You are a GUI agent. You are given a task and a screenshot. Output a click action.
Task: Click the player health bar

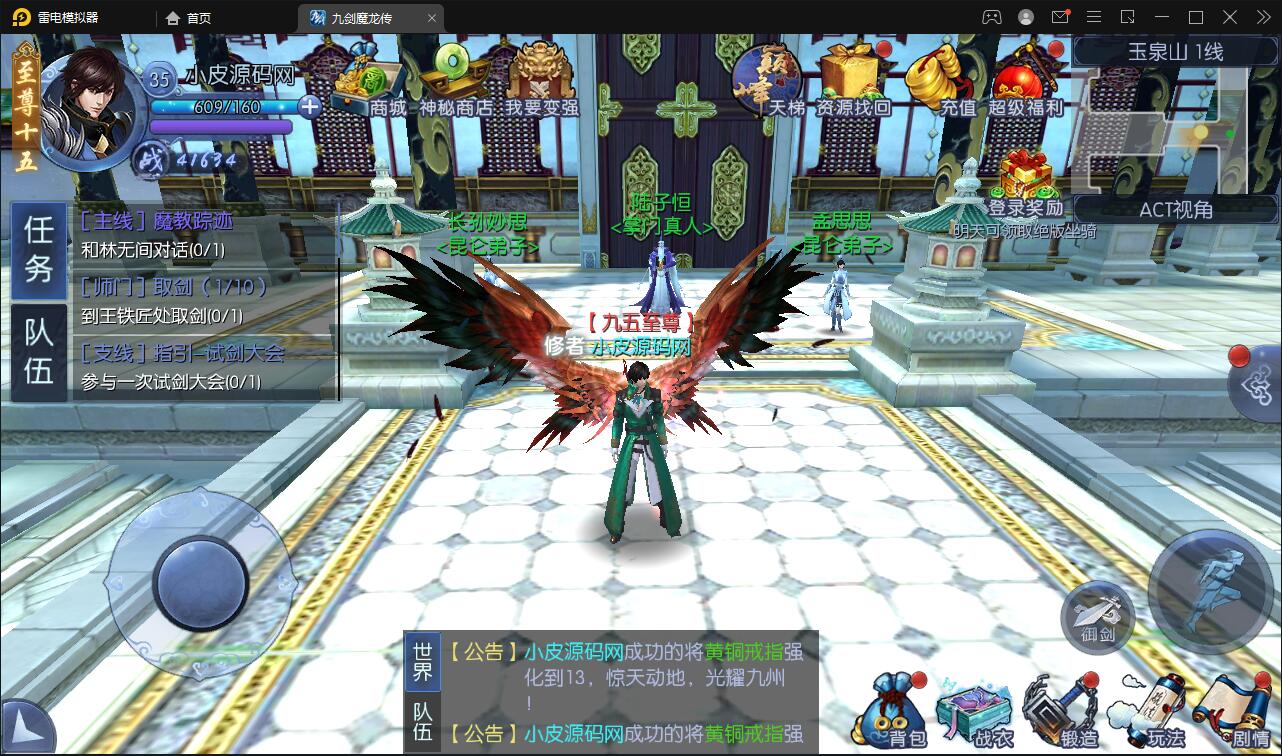tap(220, 107)
